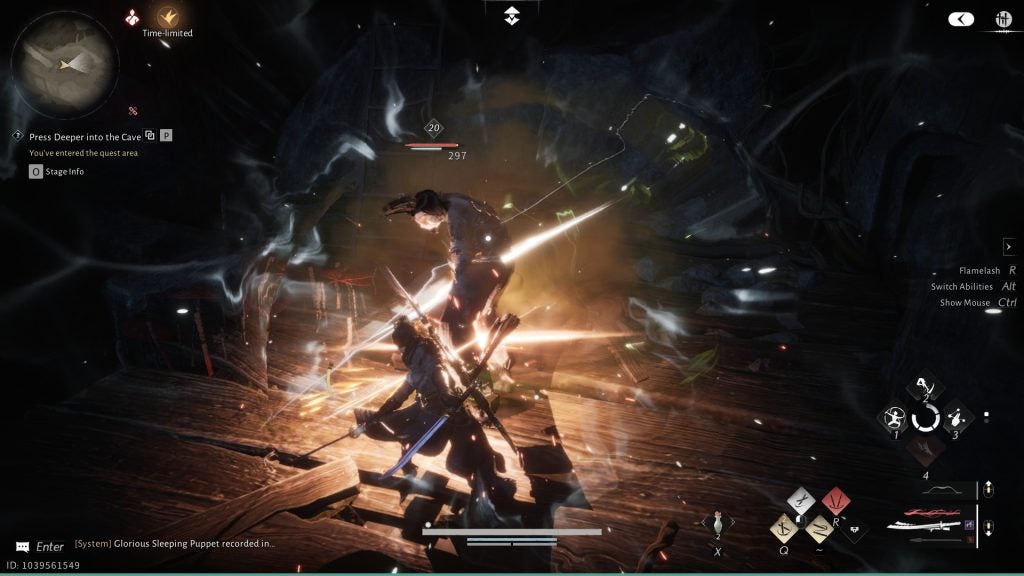Open the red-white character status icon
The height and width of the screenshot is (576, 1024).
[x=132, y=17]
